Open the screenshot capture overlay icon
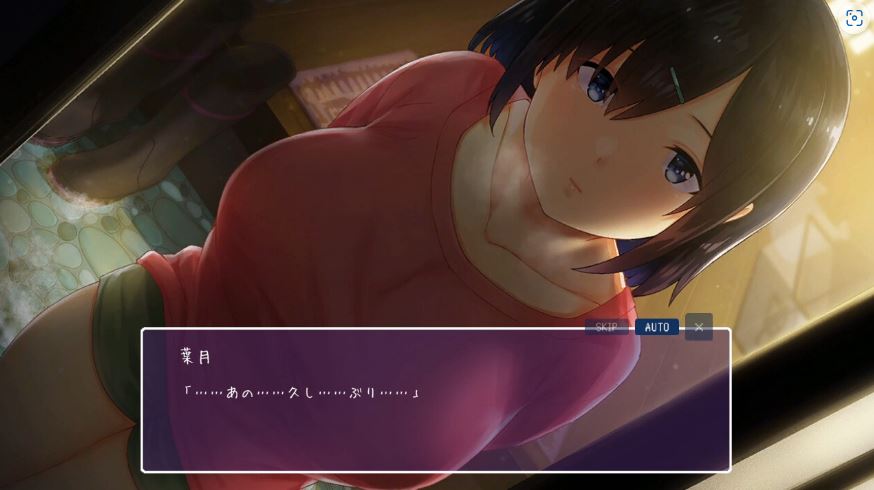The image size is (874, 490). click(x=854, y=18)
